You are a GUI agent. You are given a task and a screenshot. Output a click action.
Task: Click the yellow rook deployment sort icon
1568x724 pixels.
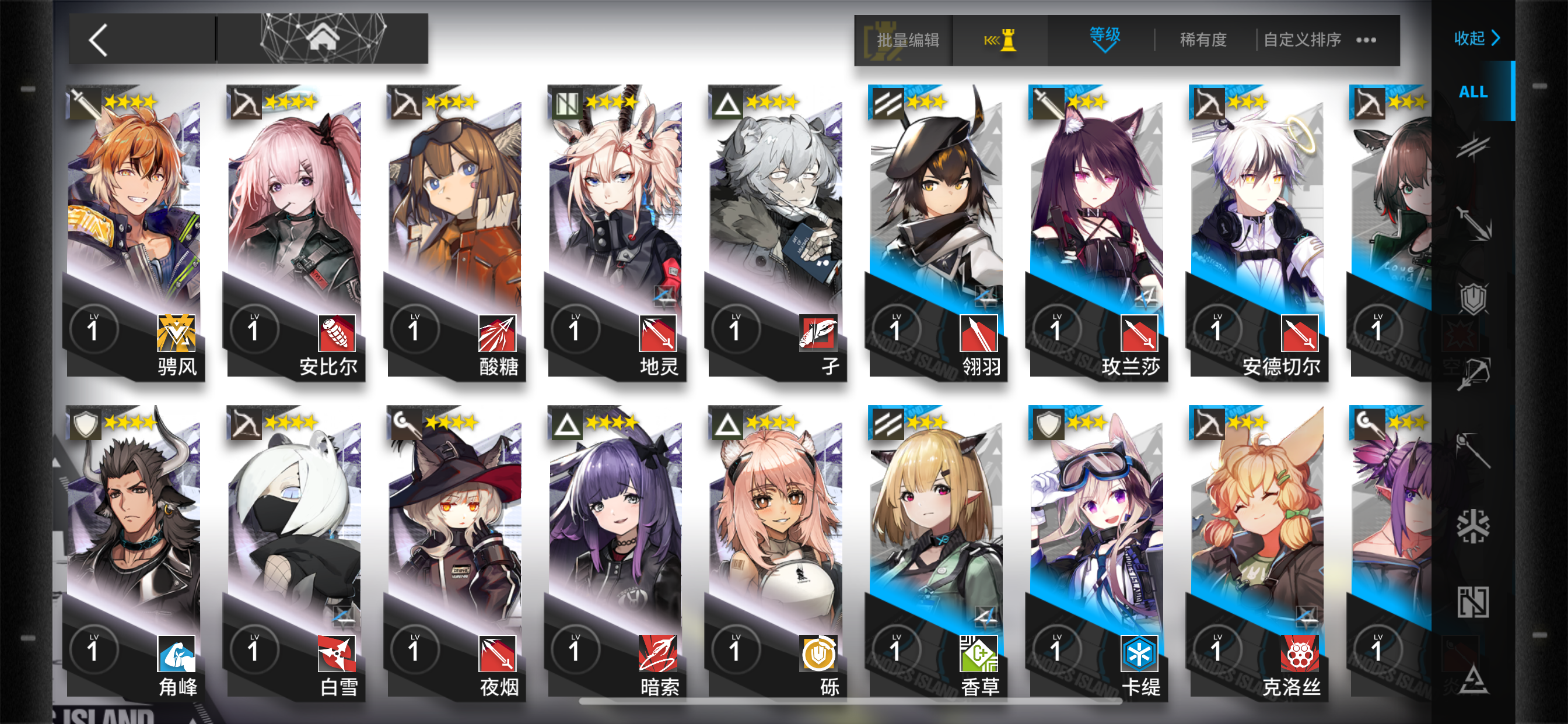pos(1002,39)
